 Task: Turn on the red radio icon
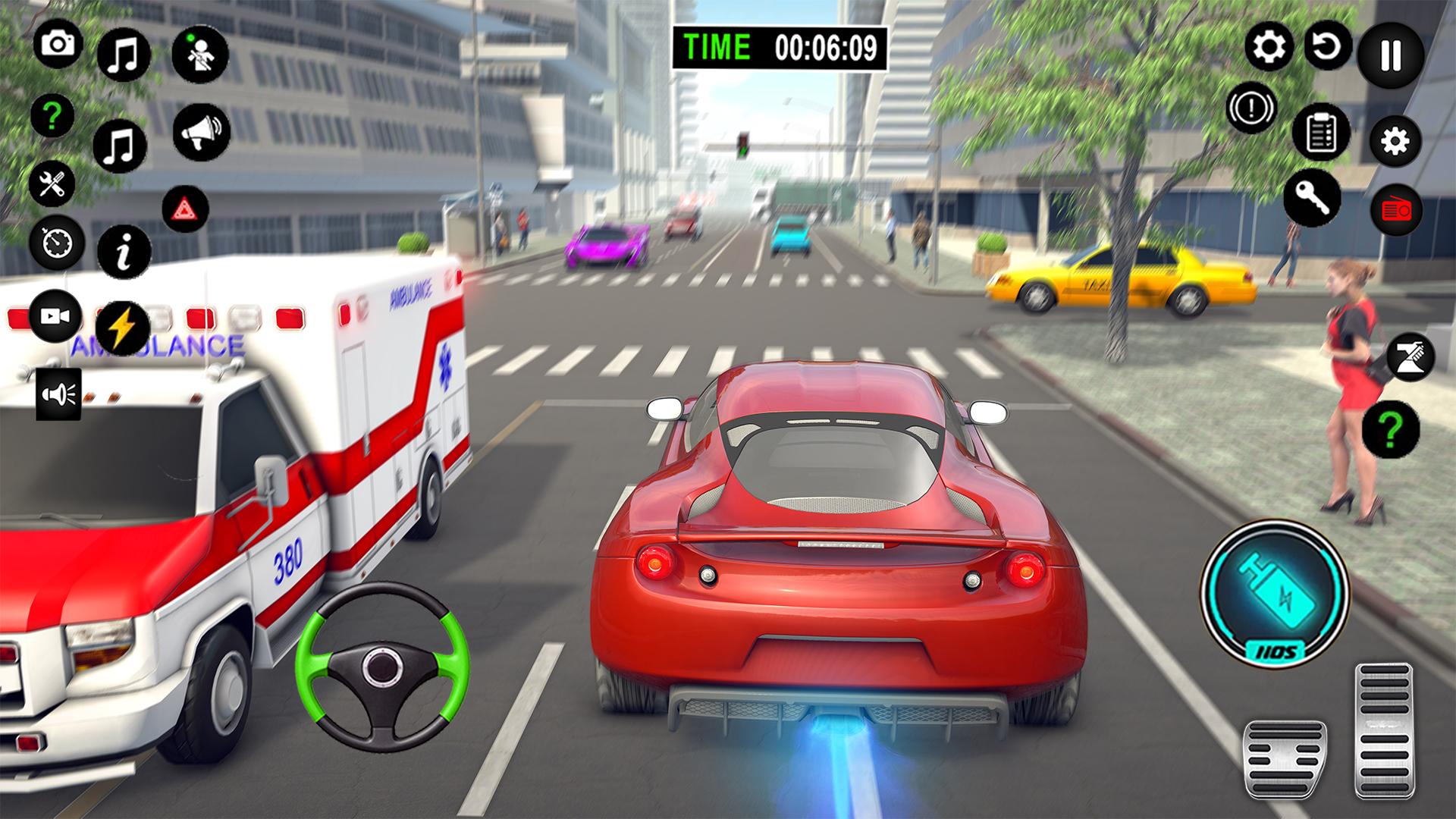[x=1396, y=209]
